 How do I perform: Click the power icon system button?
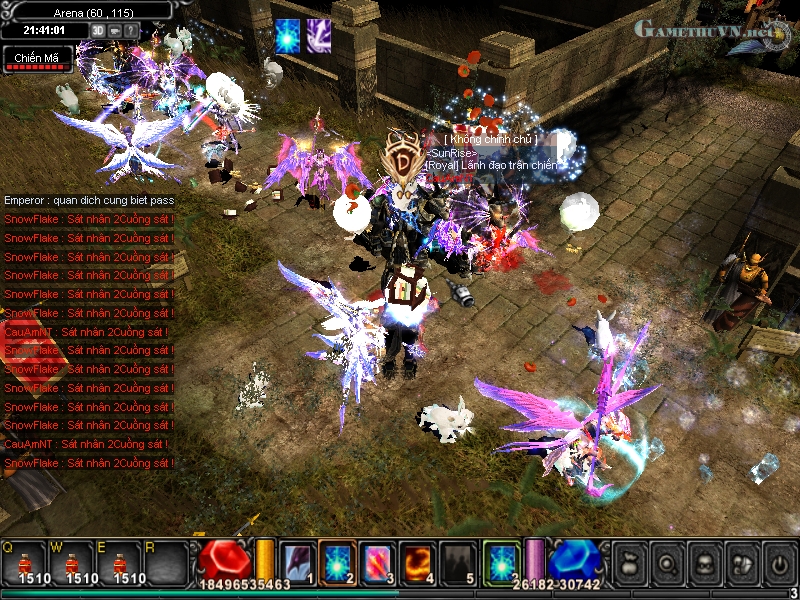(x=779, y=563)
